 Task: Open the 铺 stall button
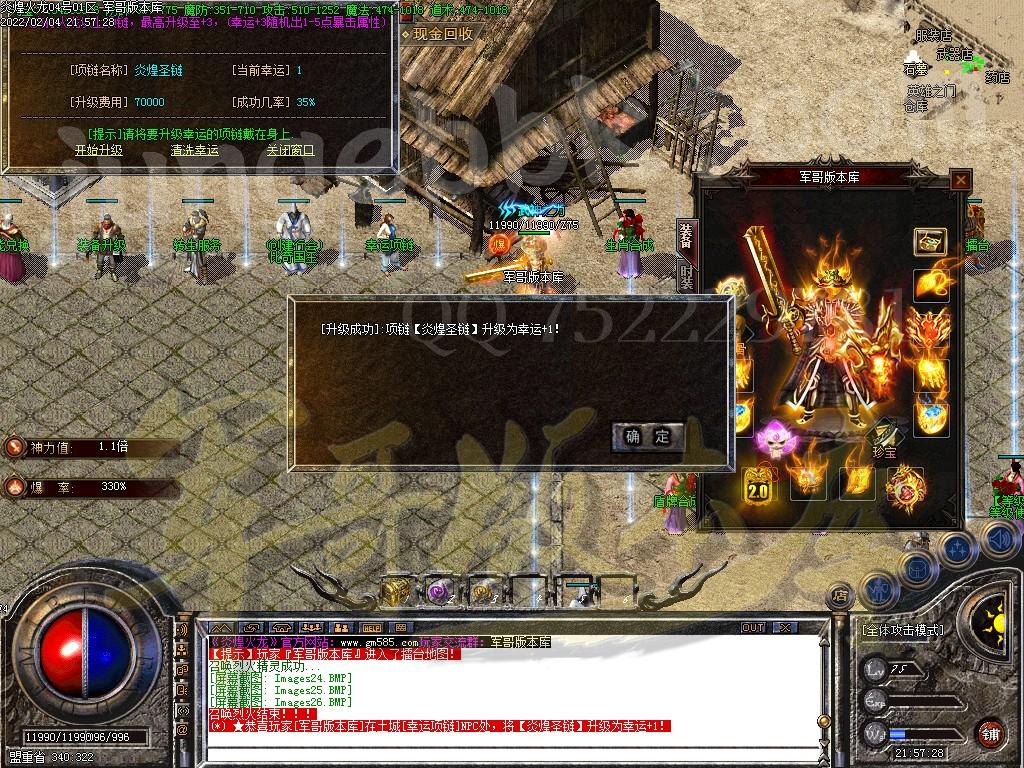coord(990,734)
